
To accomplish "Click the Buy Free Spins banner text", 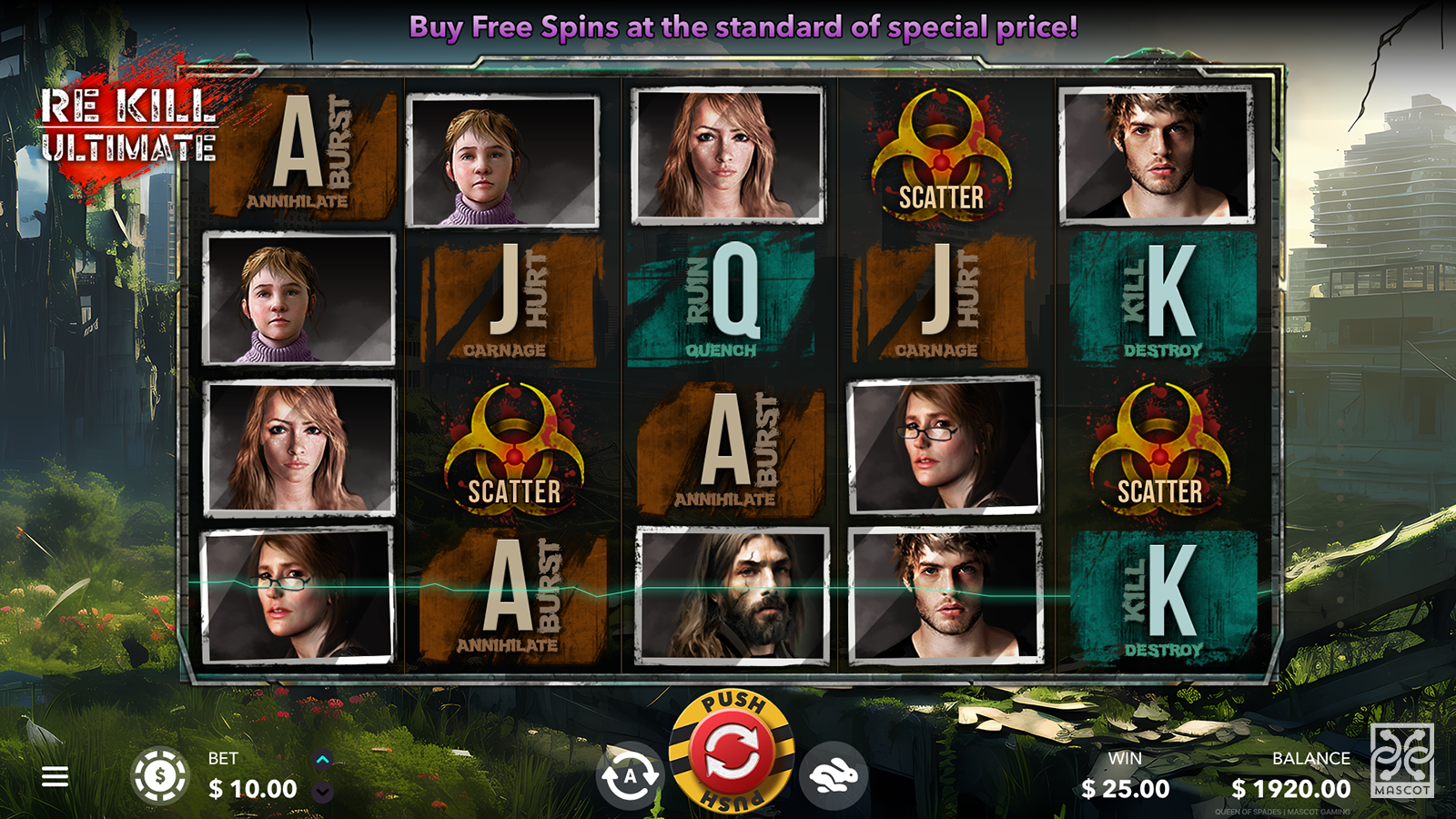I will pos(743,27).
